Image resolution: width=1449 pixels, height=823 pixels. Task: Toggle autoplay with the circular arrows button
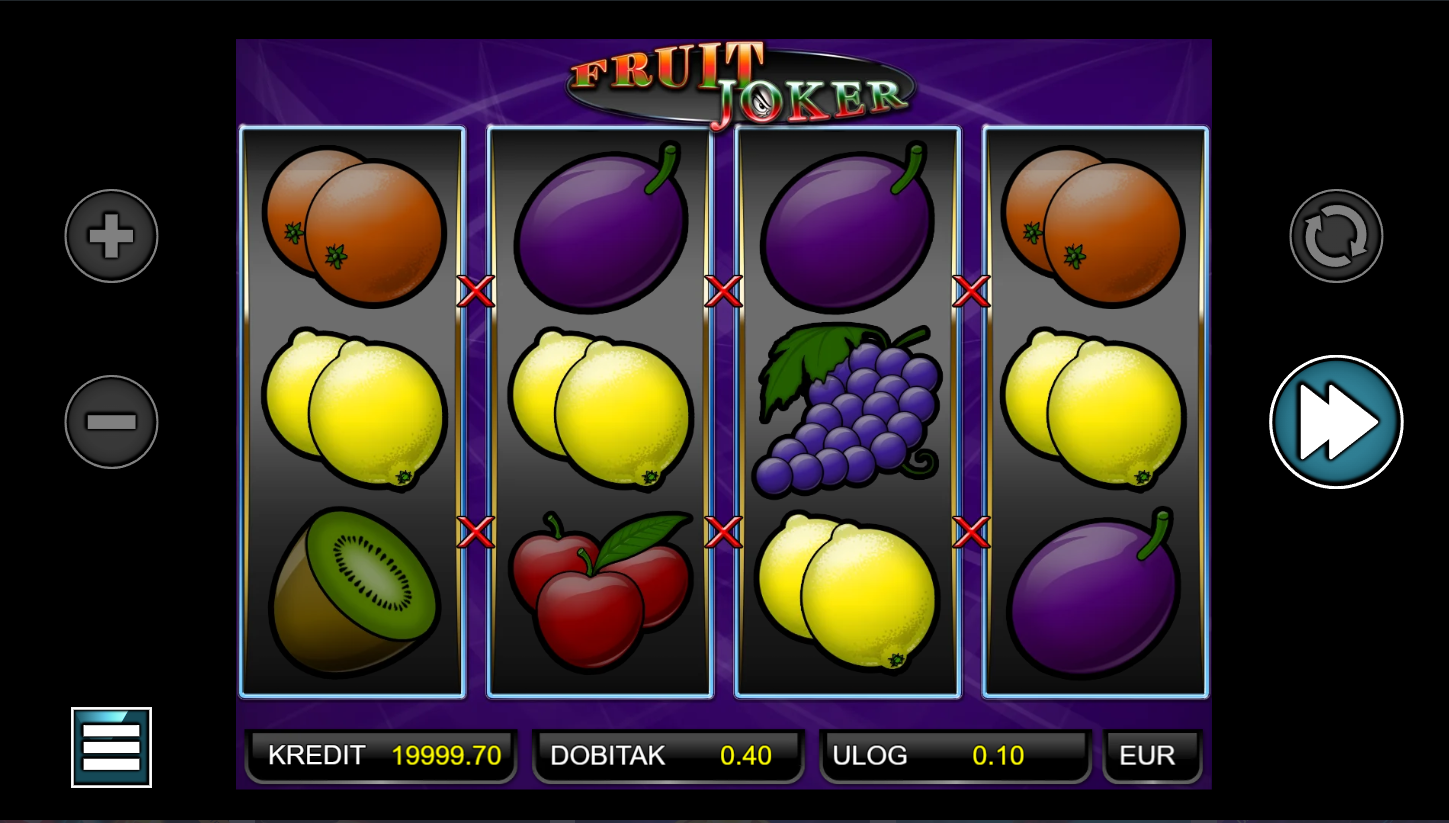point(1336,236)
